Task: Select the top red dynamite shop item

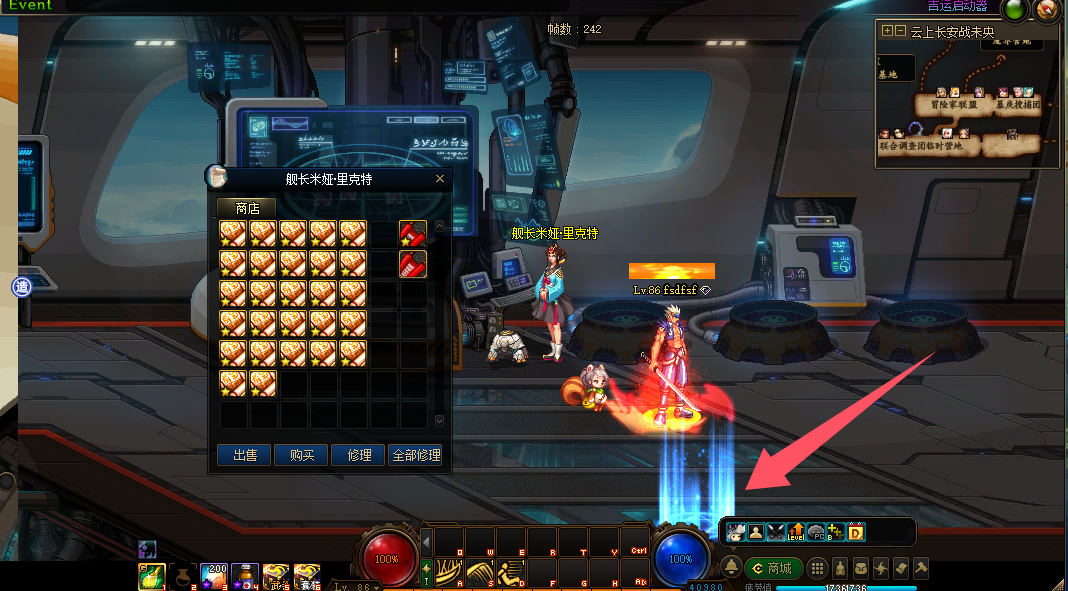Action: click(x=413, y=234)
